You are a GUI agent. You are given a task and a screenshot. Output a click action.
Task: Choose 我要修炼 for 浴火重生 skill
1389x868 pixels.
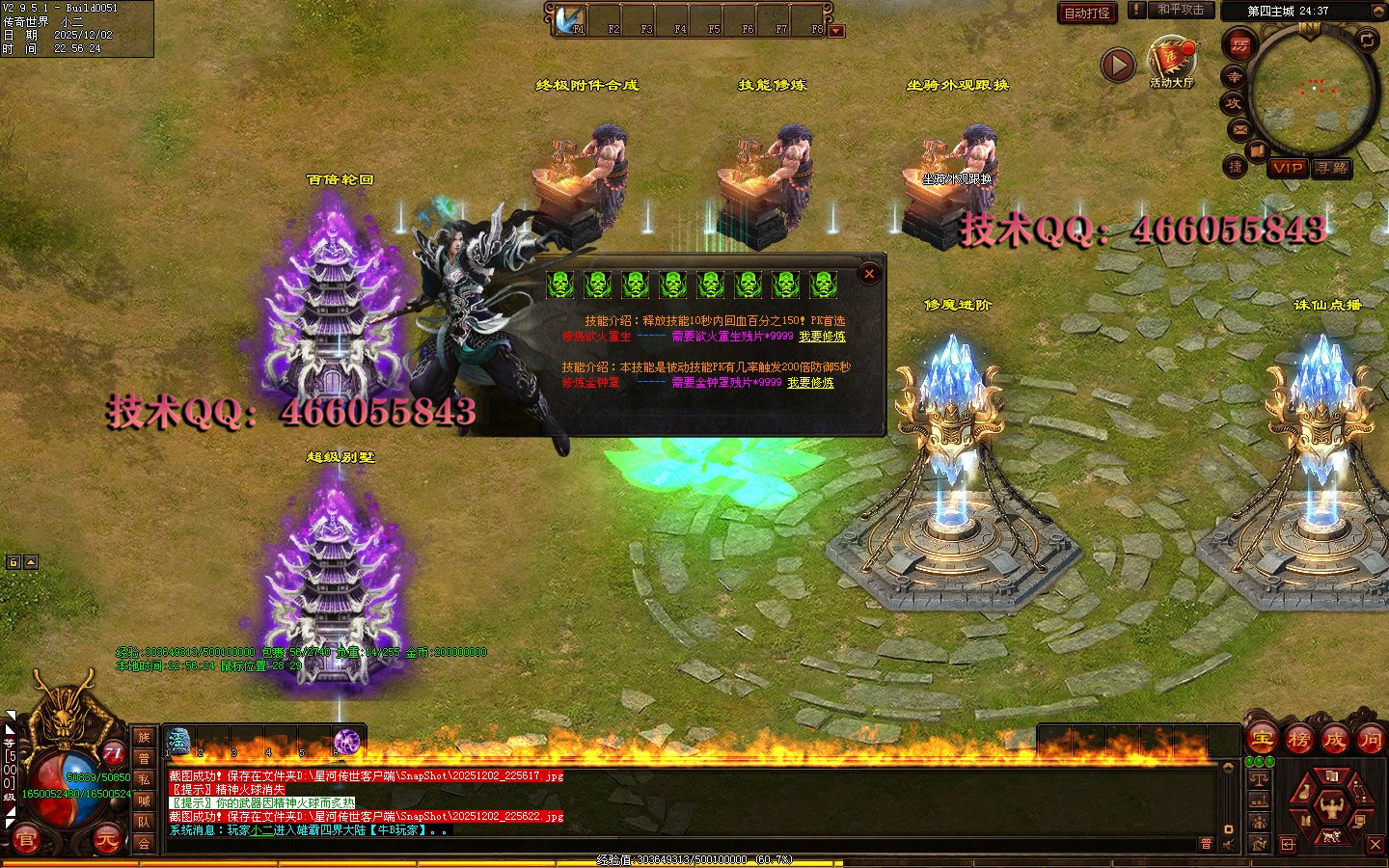(x=822, y=337)
